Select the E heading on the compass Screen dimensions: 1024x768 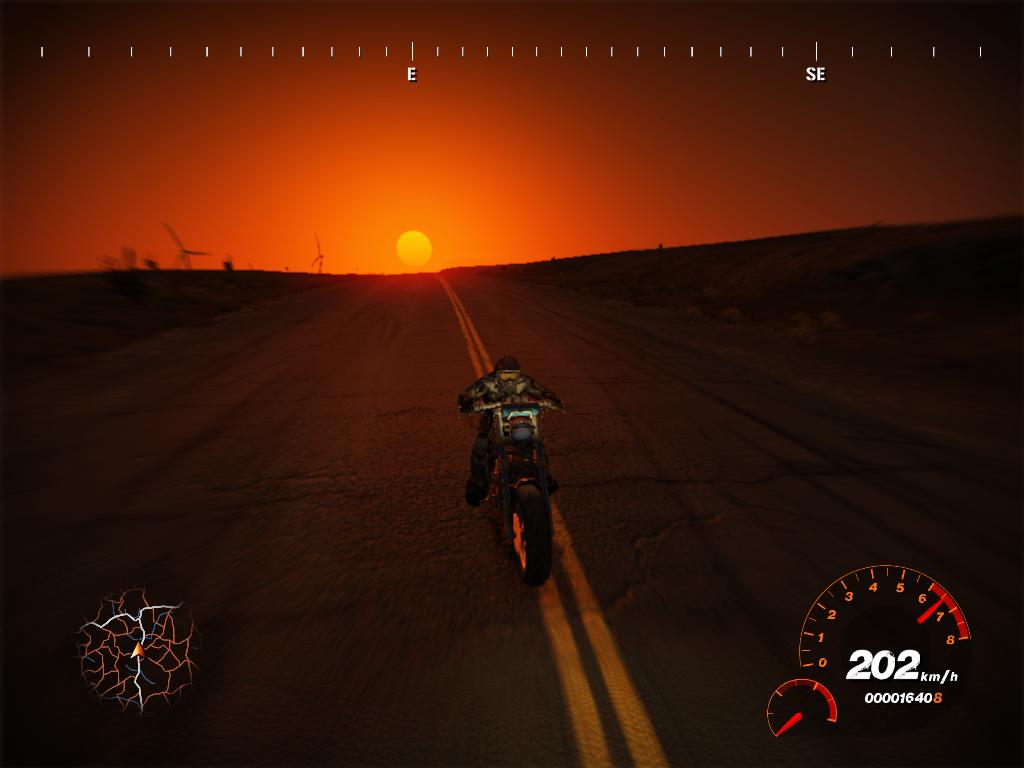pyautogui.click(x=411, y=74)
